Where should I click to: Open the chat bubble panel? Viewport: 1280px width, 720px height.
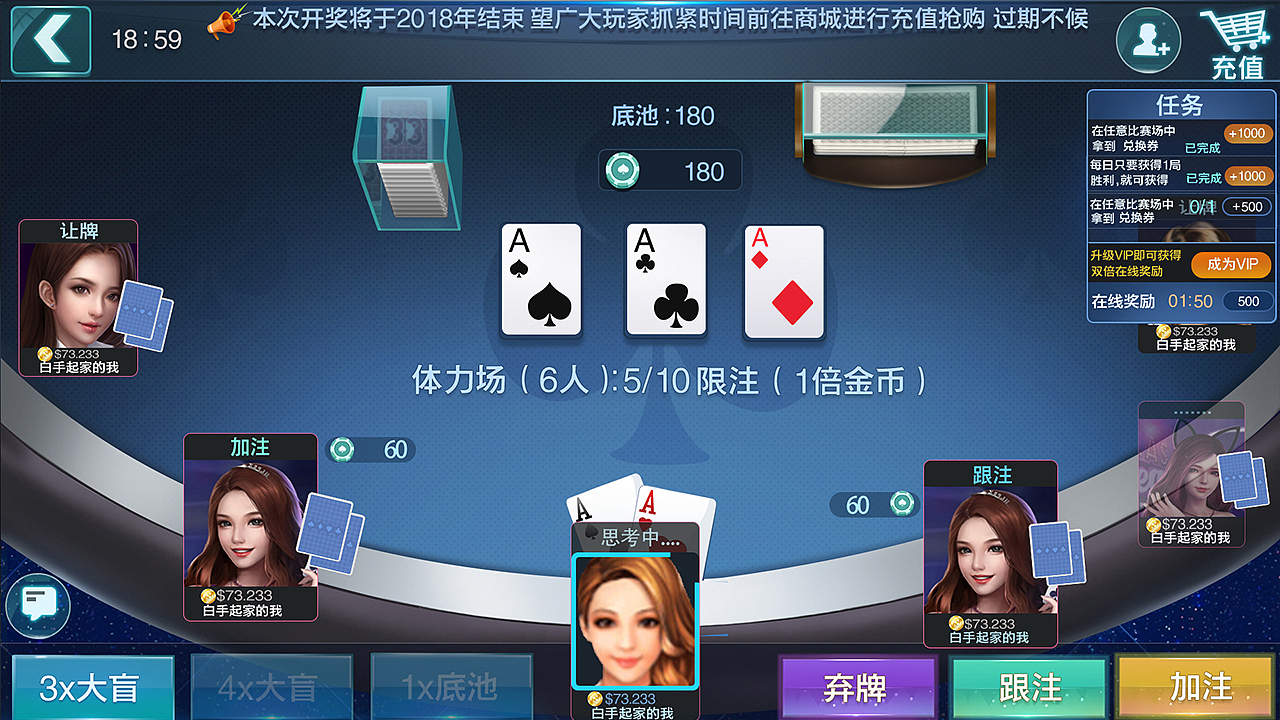point(37,608)
